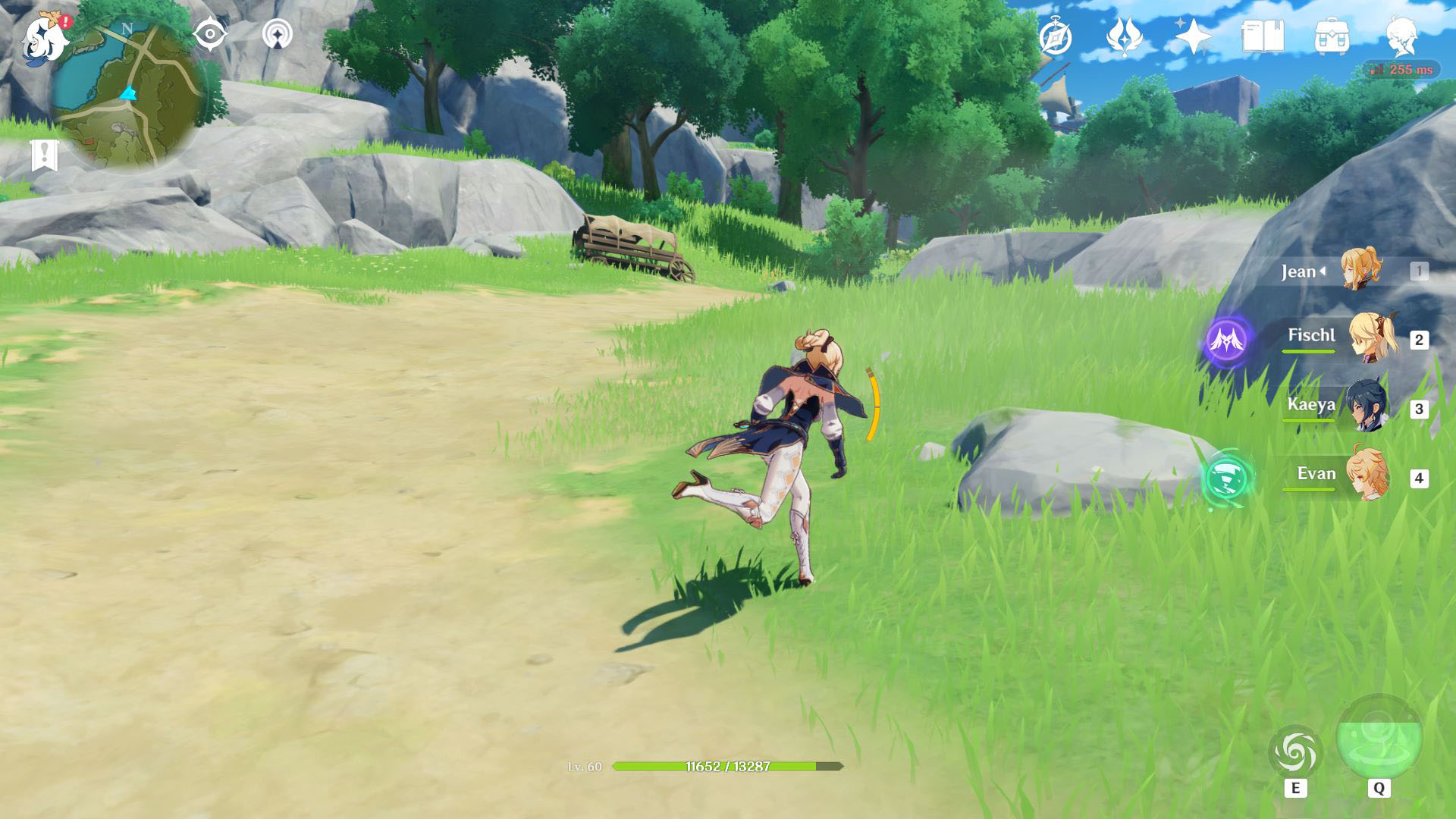1456x819 pixels.
Task: Open the four-pointed star Wish menu
Action: pos(1193,36)
